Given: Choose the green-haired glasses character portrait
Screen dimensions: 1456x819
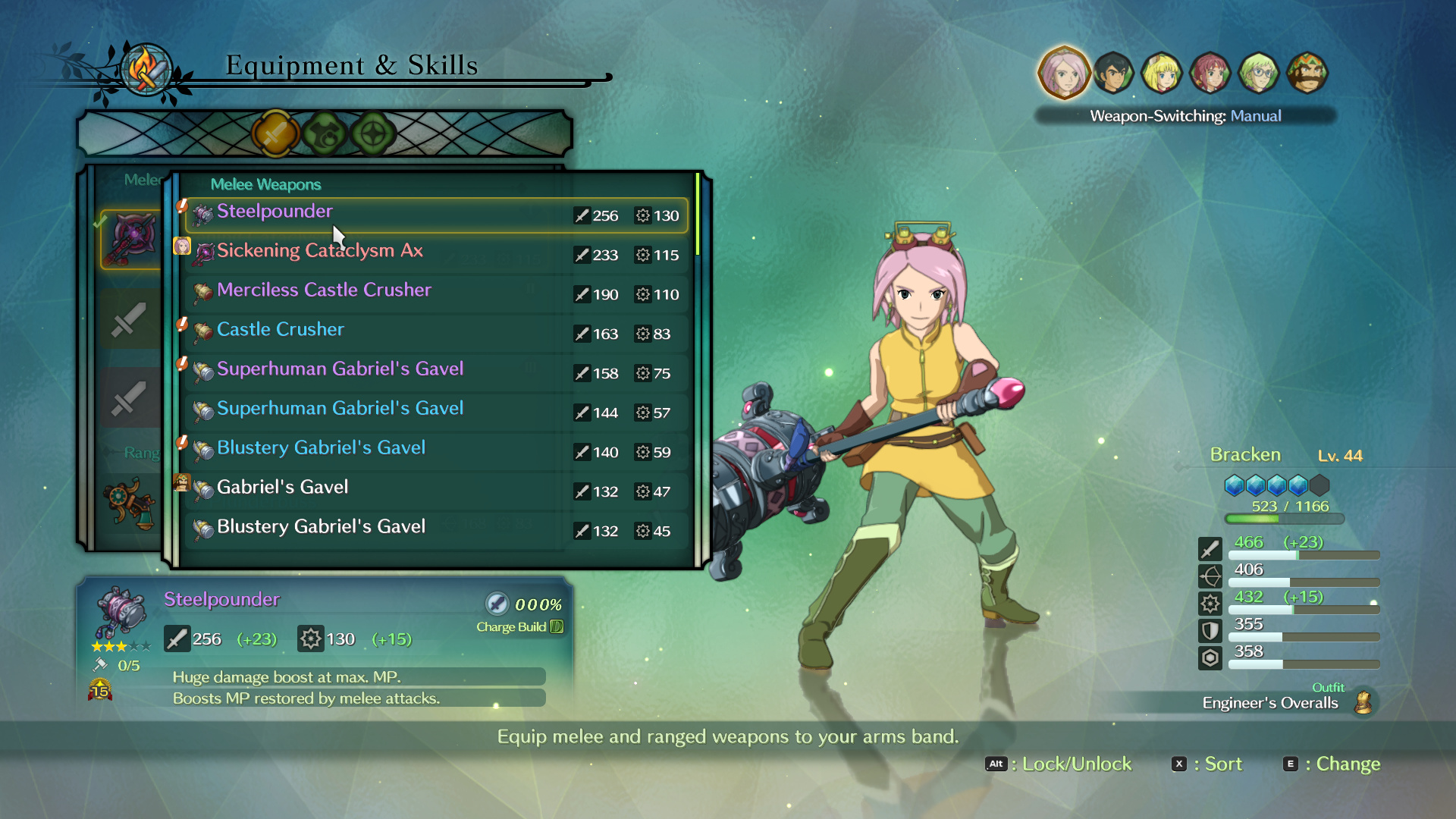Looking at the screenshot, I should pyautogui.click(x=1259, y=74).
